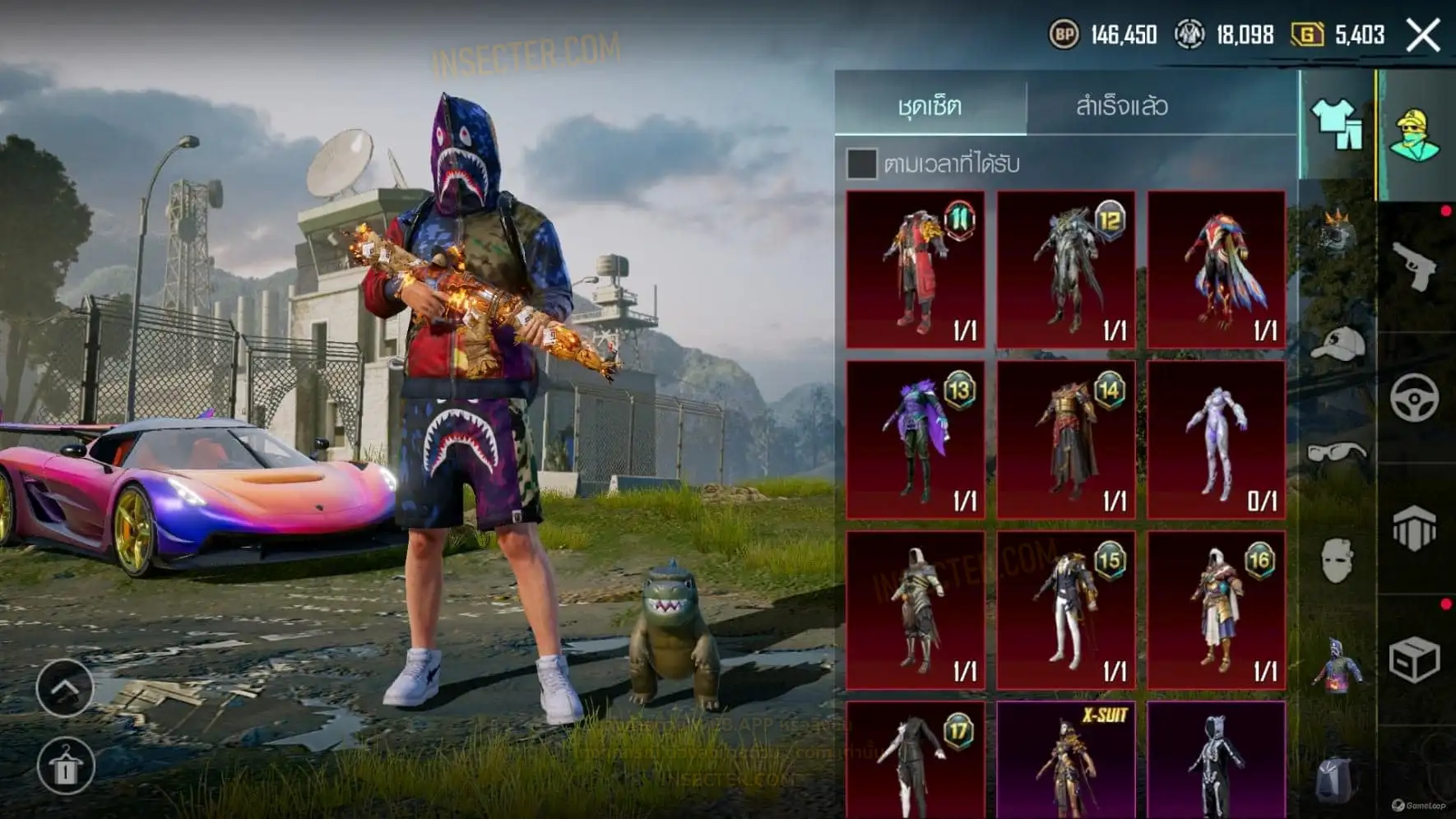Pick the outfit set with level 16 badge
Screen dimensions: 1456x819
[x=1217, y=610]
